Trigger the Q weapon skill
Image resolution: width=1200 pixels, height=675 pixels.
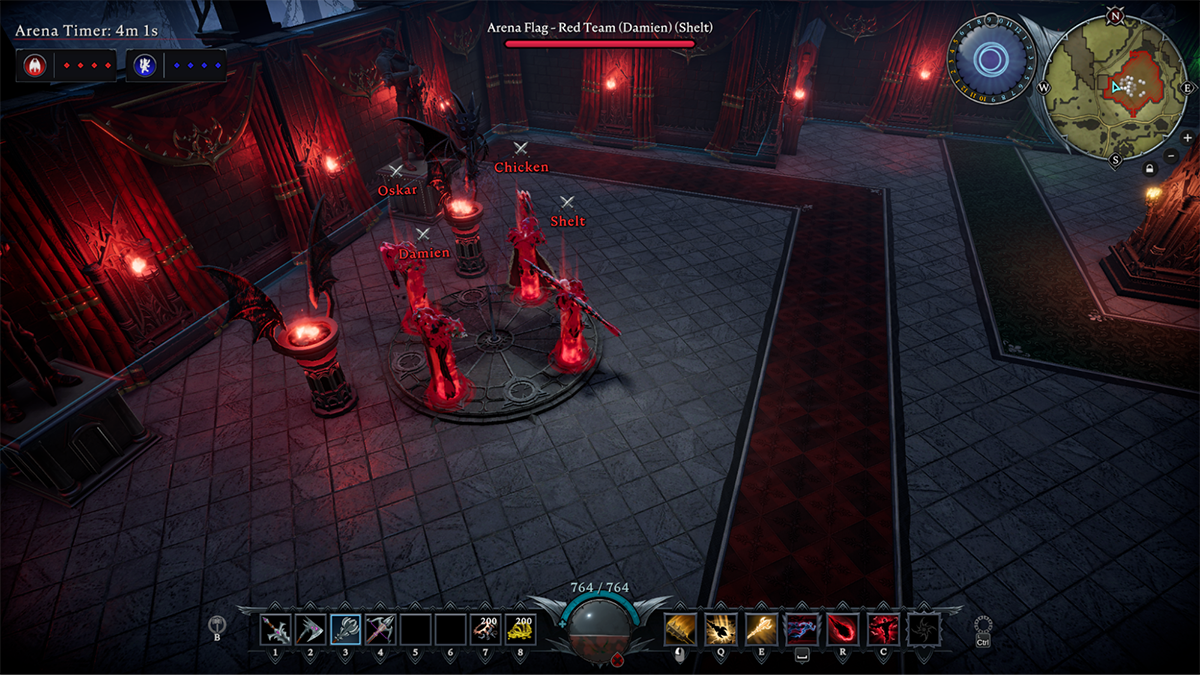[721, 629]
